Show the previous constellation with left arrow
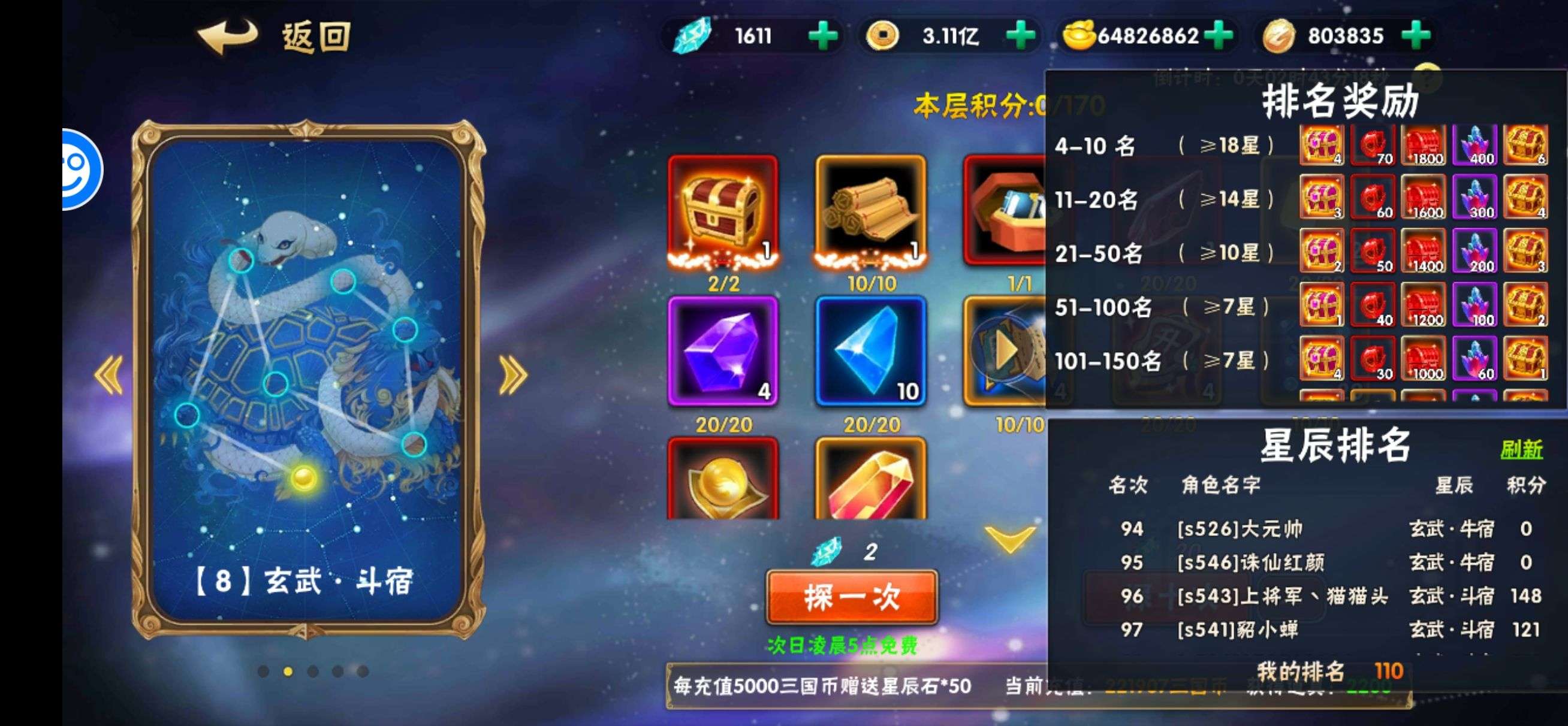The width and height of the screenshot is (1568, 726). click(x=110, y=374)
